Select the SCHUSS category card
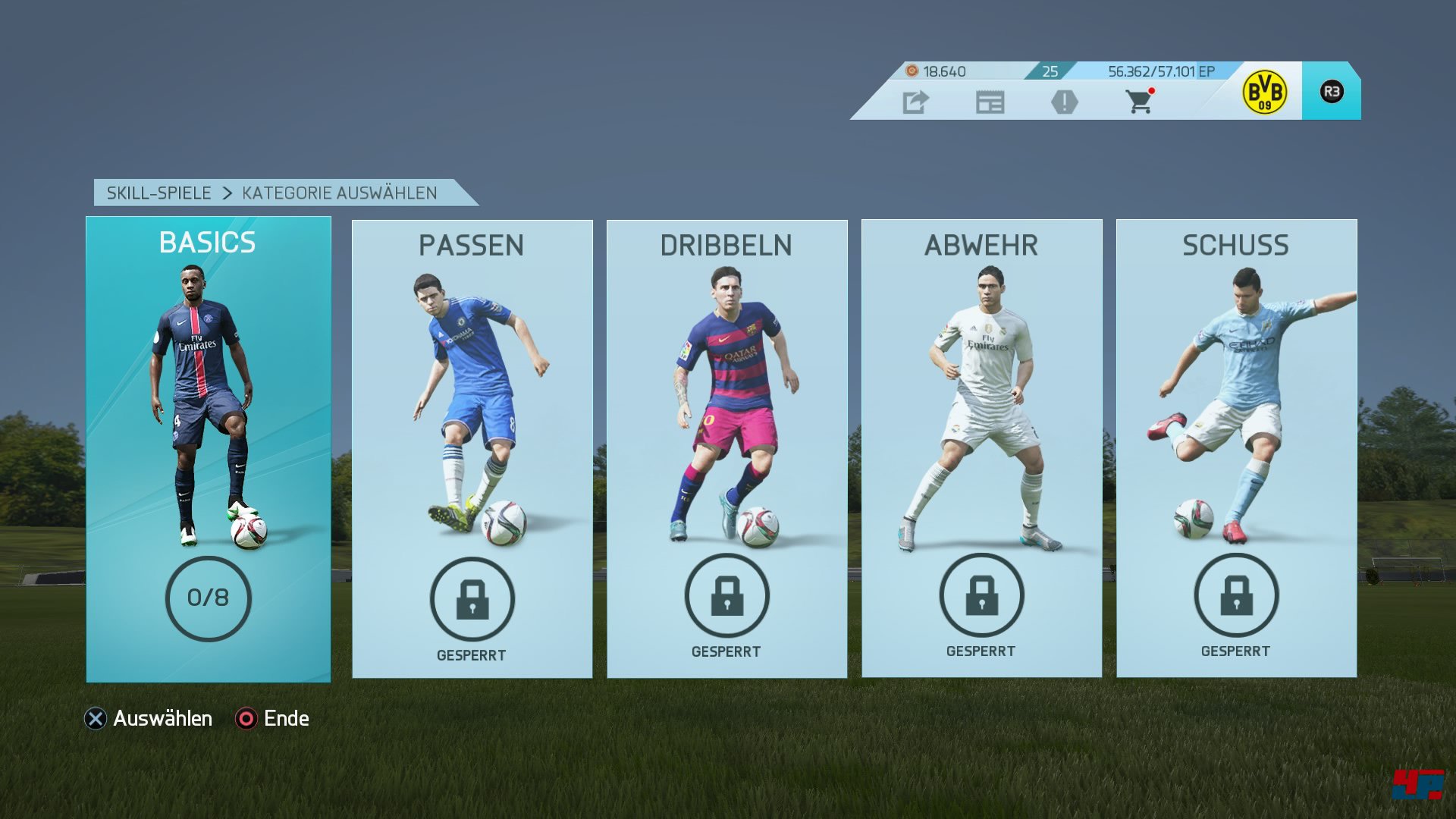The width and height of the screenshot is (1456, 819). click(x=1236, y=449)
